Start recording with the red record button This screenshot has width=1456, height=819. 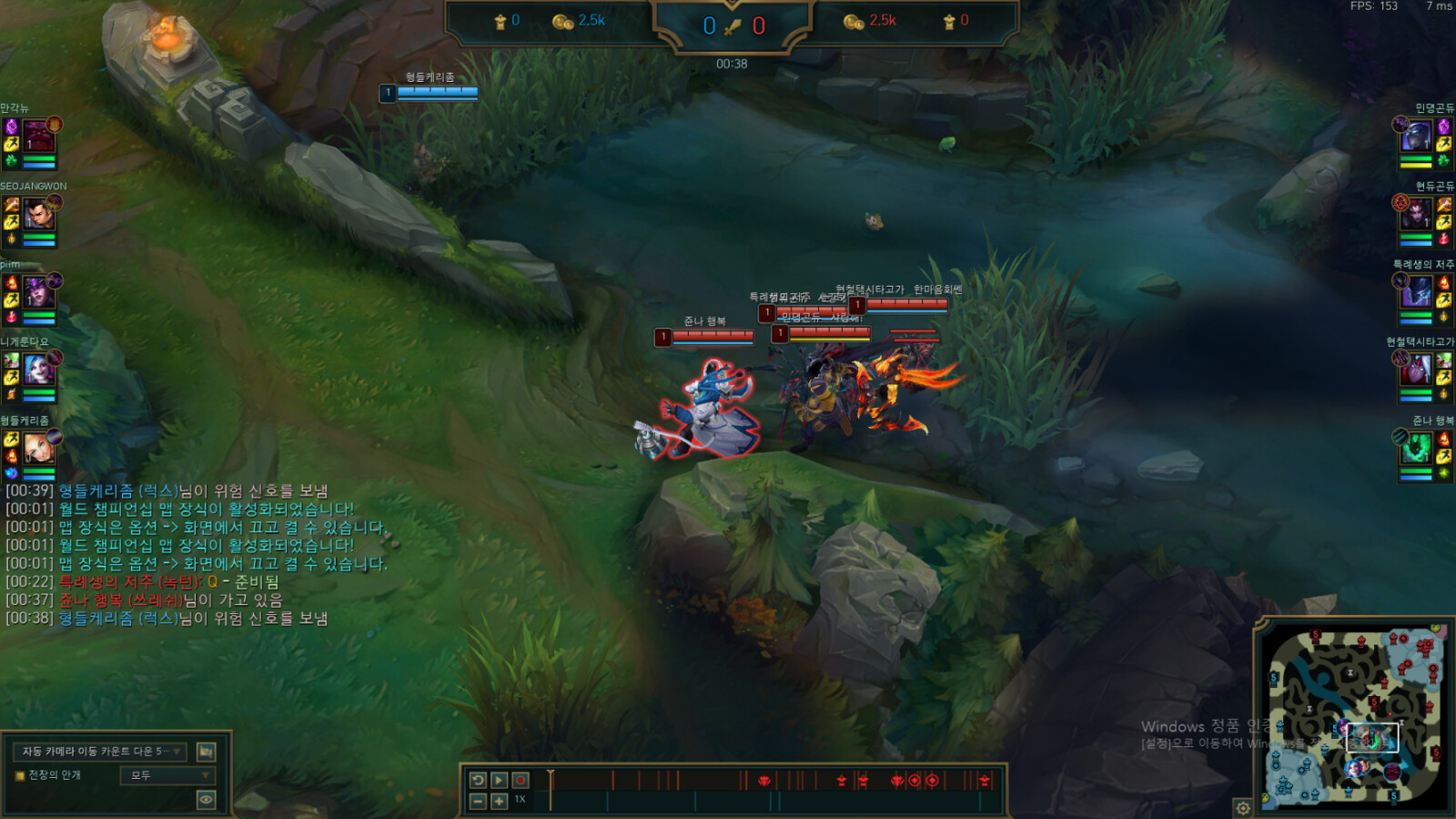coord(521,780)
